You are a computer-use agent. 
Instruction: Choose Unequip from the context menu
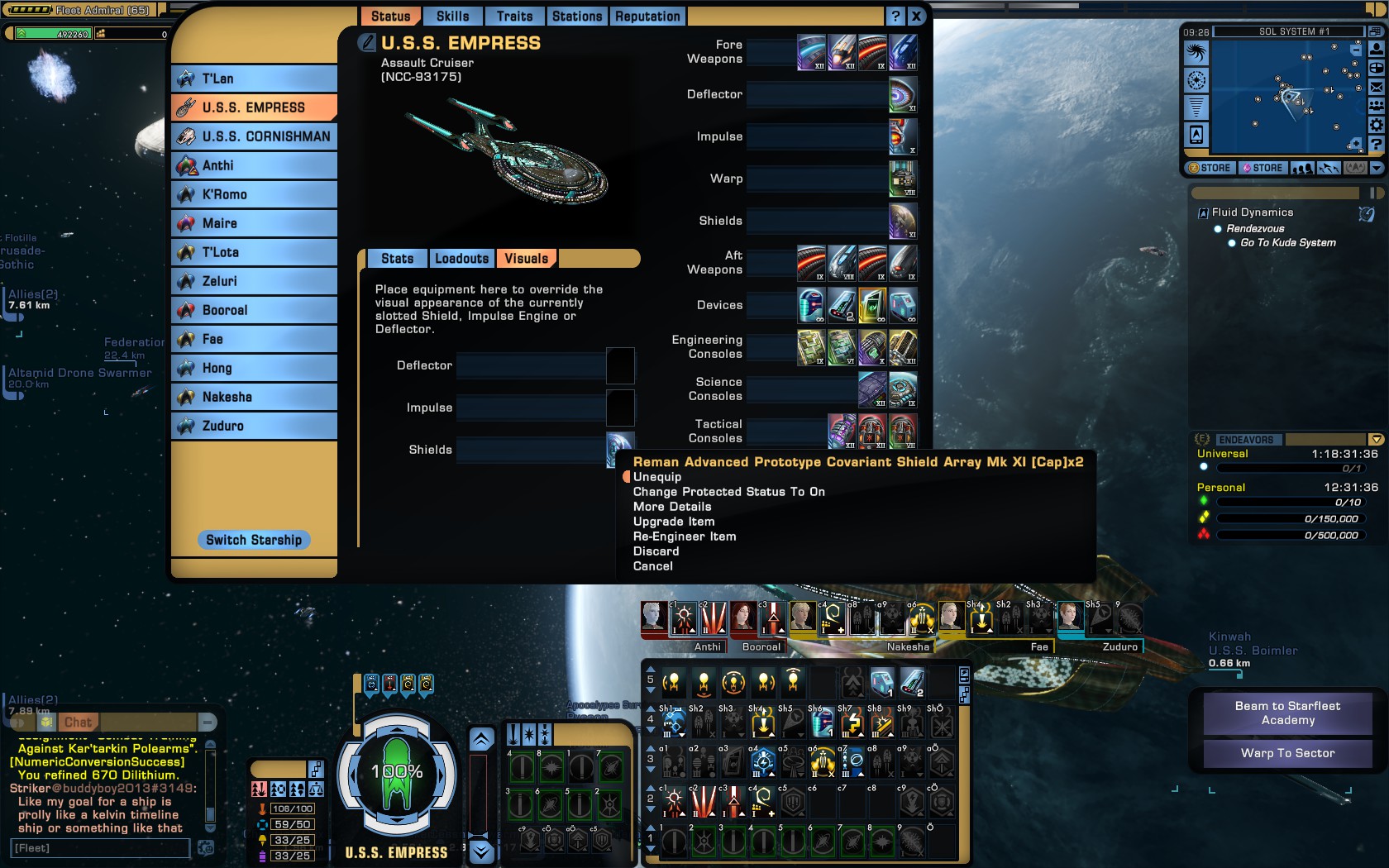pyautogui.click(x=657, y=477)
